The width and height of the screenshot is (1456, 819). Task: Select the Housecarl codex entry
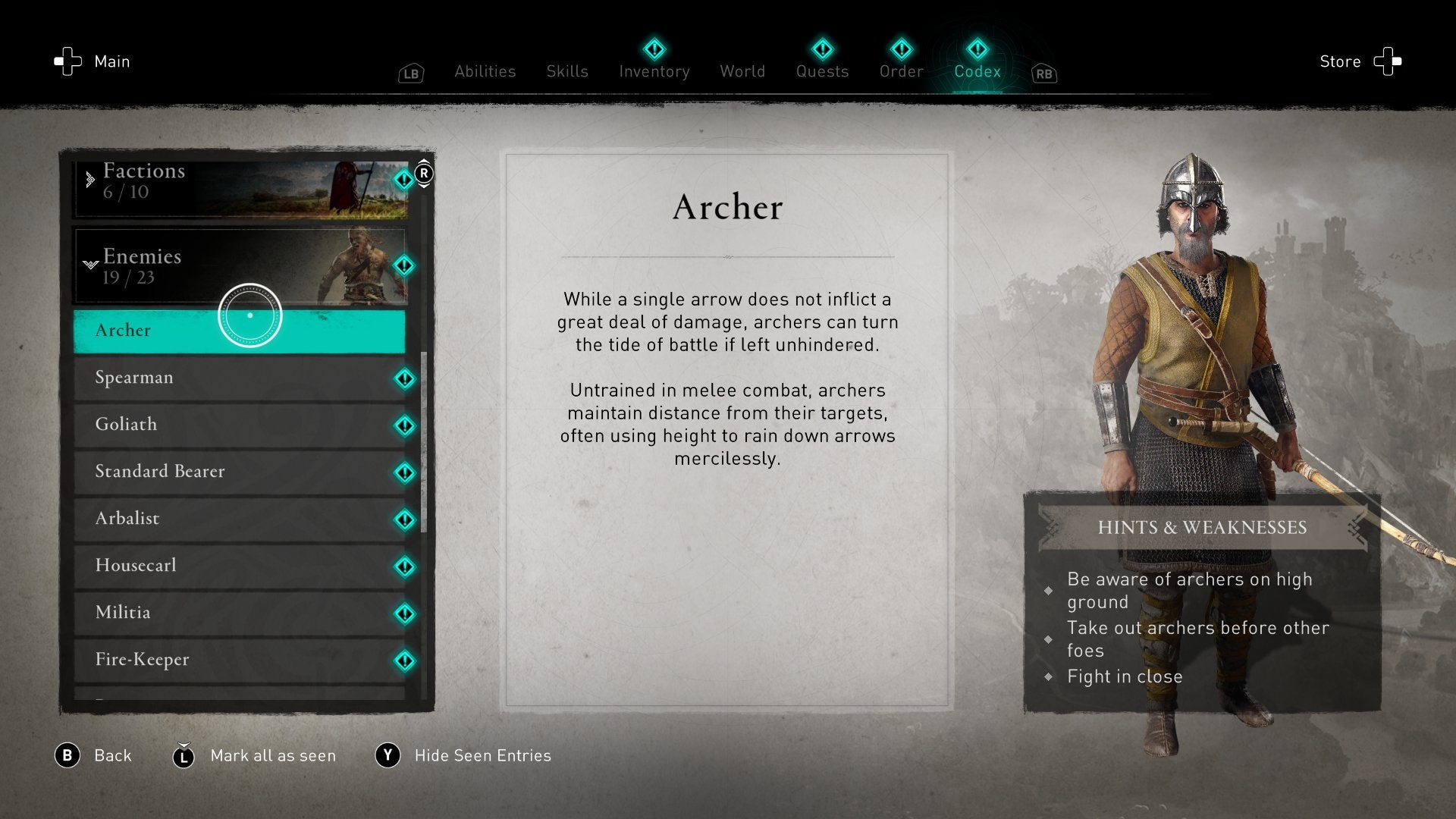227,566
